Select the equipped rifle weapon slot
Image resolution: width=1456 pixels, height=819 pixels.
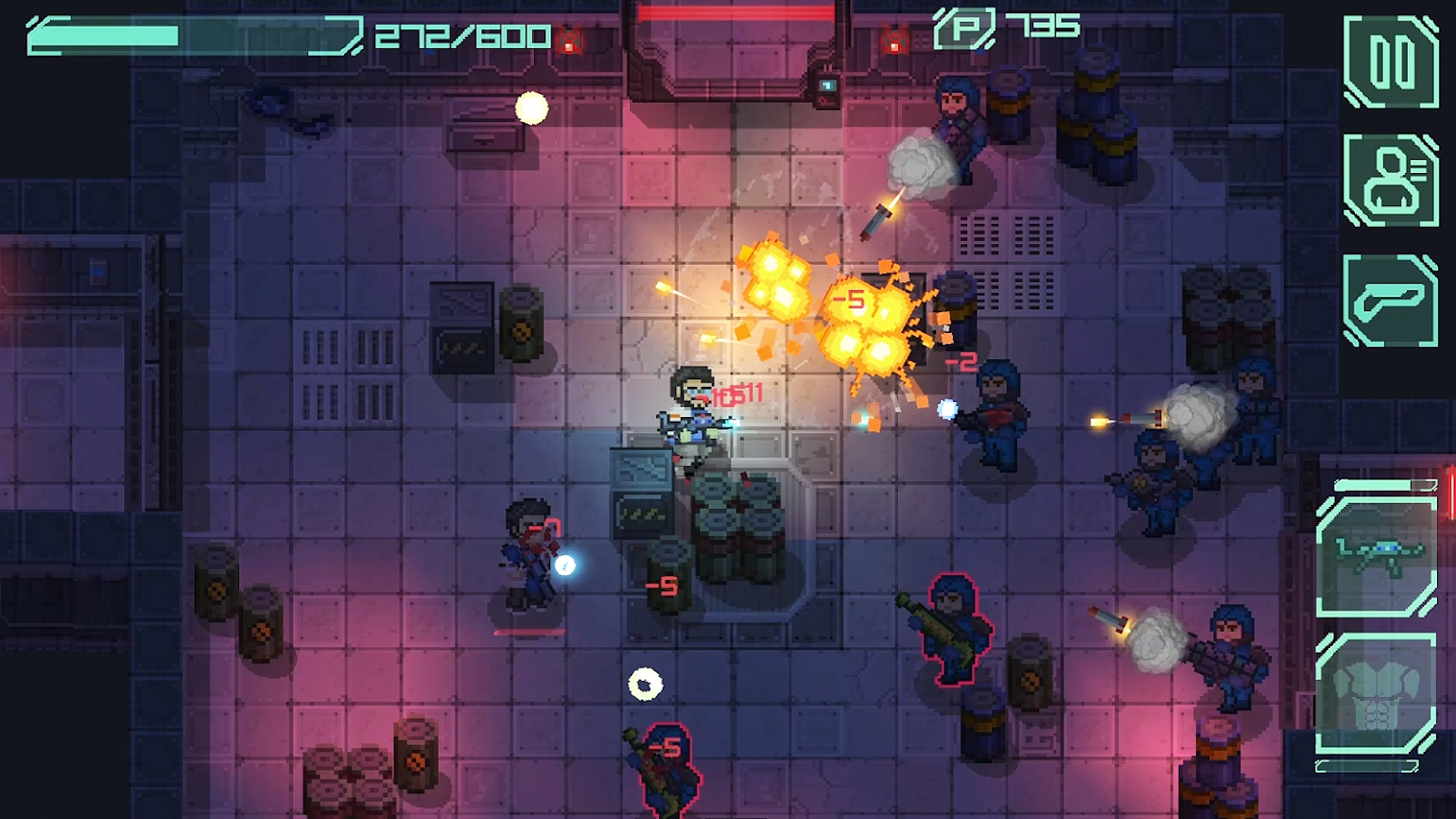click(x=1377, y=558)
